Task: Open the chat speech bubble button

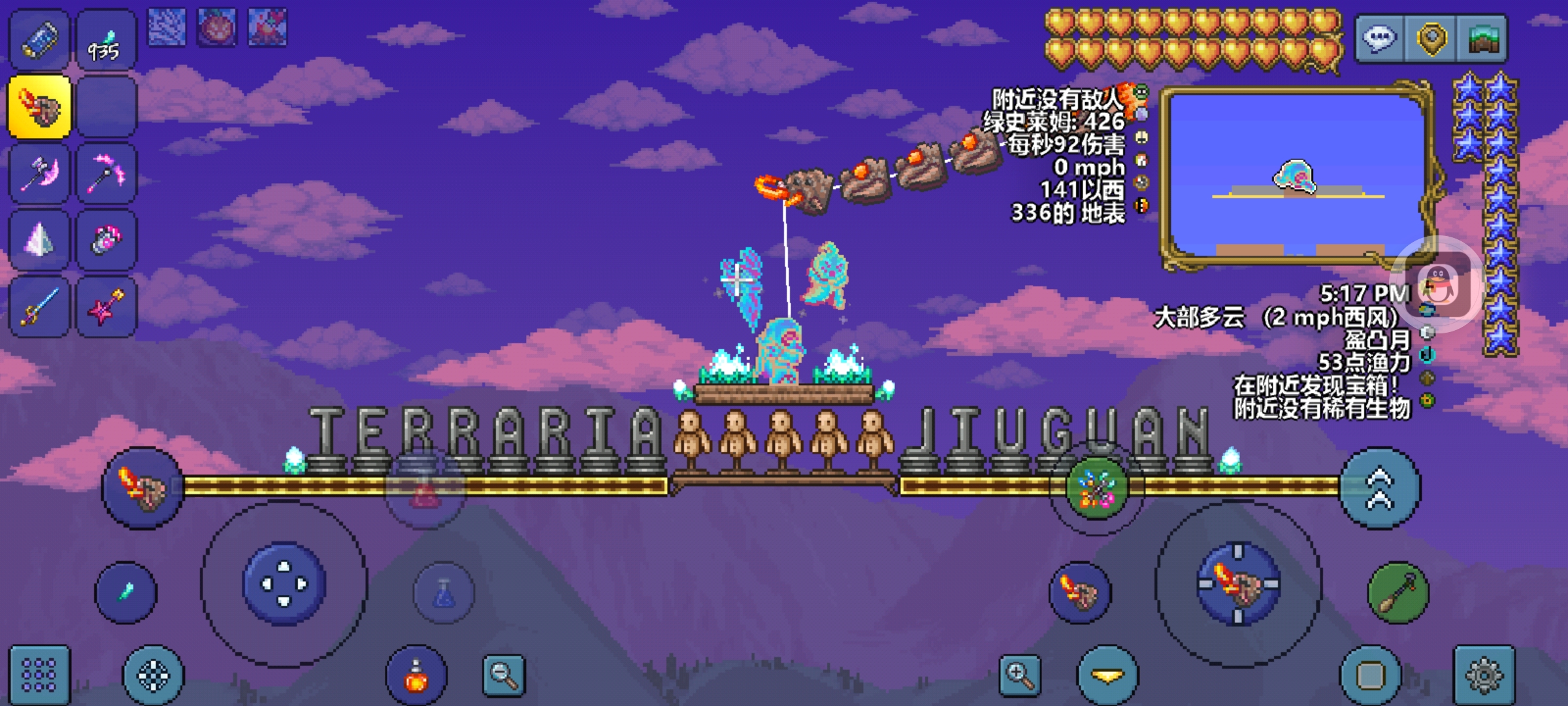Action: (x=1379, y=39)
